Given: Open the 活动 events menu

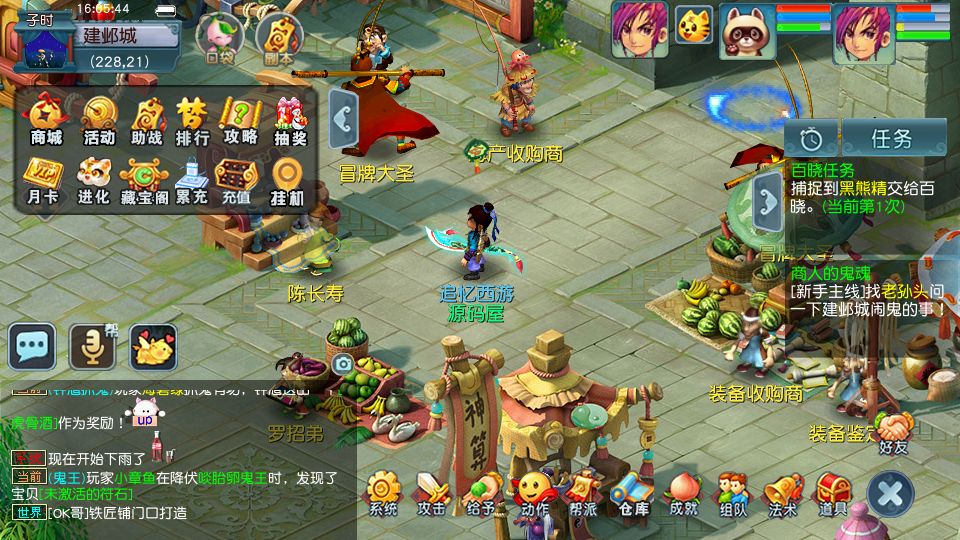Looking at the screenshot, I should click(x=98, y=119).
